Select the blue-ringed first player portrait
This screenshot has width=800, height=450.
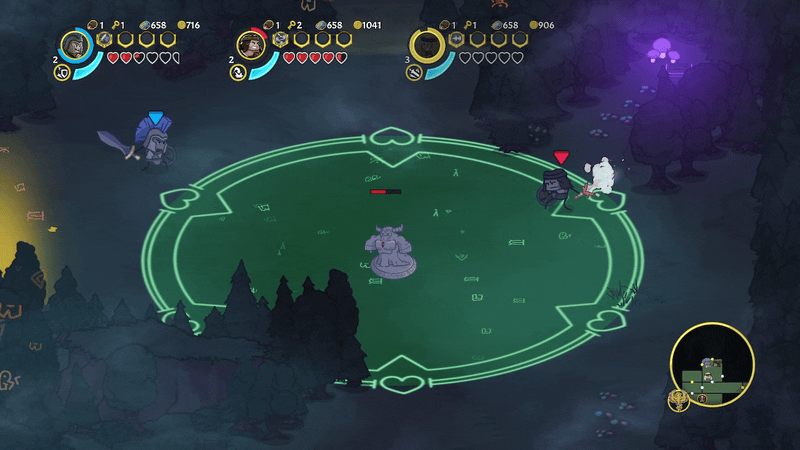click(x=75, y=45)
